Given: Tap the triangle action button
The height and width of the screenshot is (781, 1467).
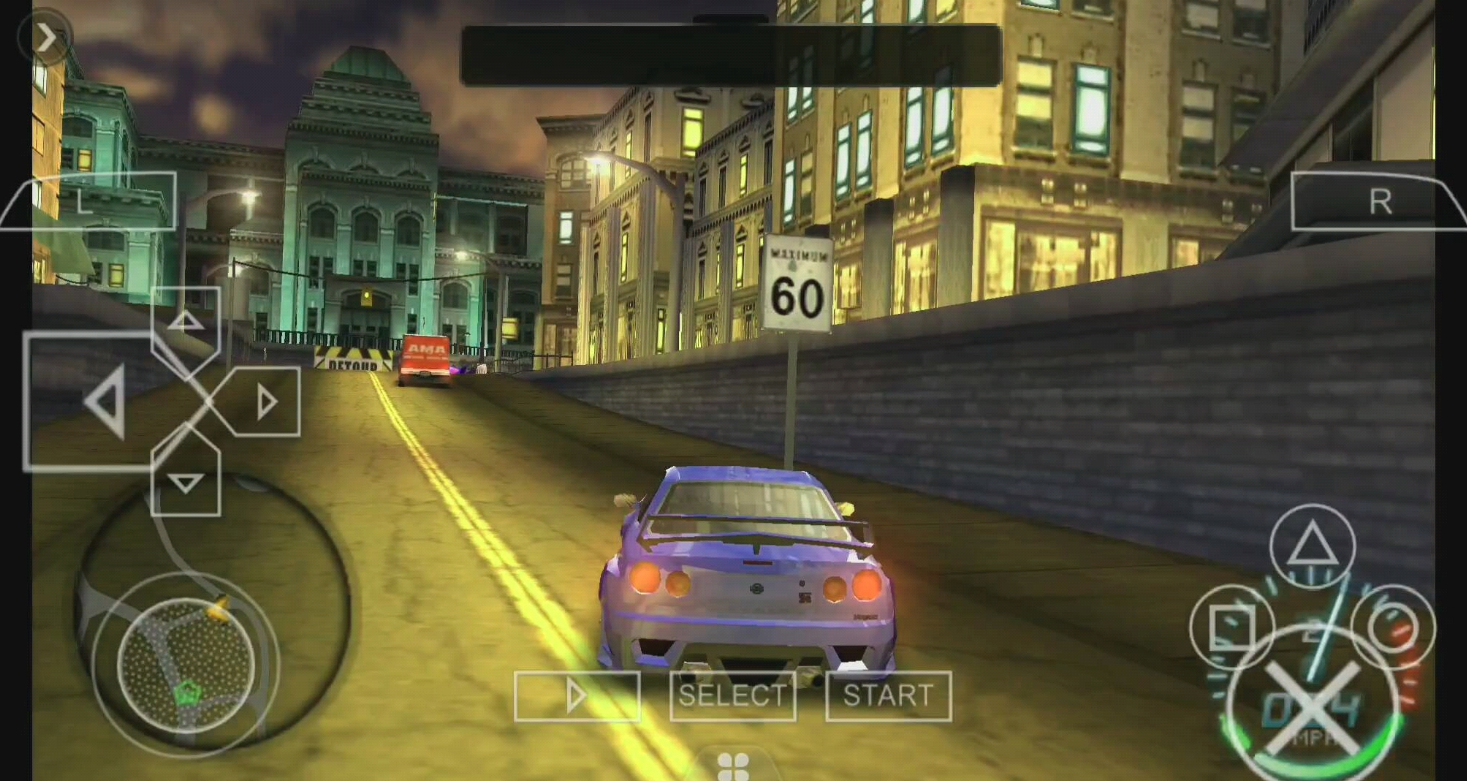Looking at the screenshot, I should coord(1312,547).
